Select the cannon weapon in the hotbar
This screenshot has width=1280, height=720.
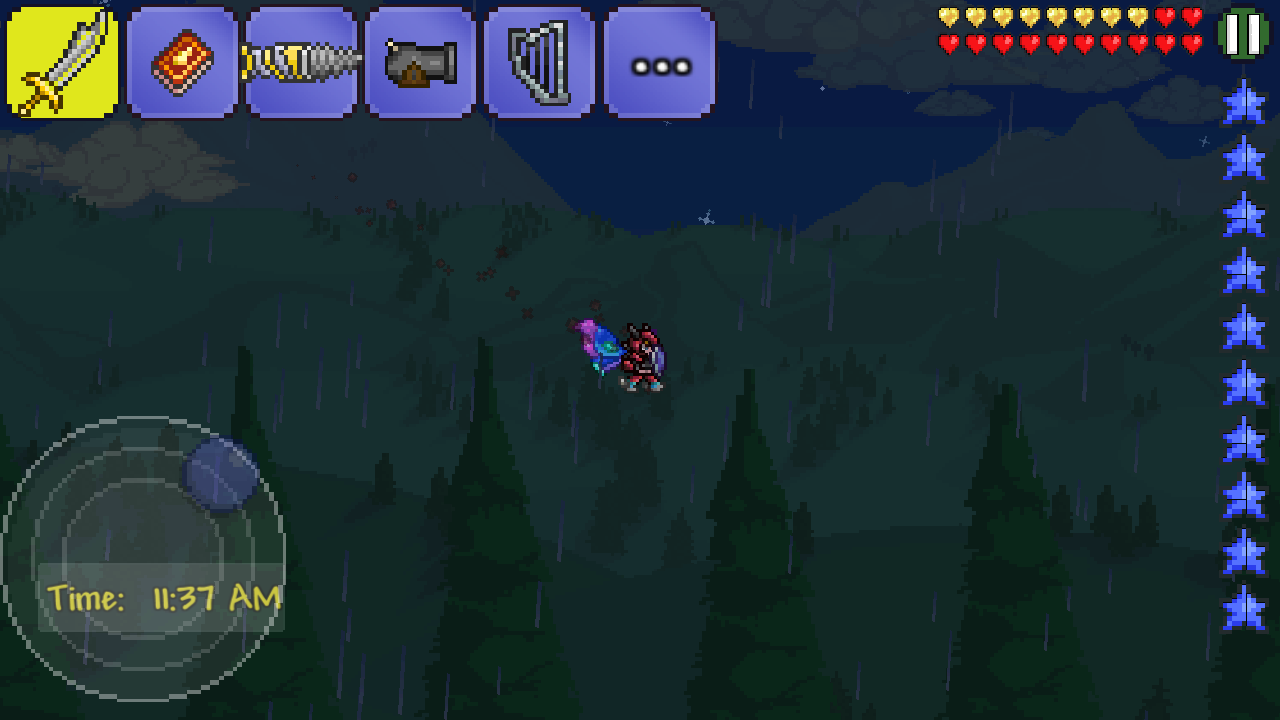tap(419, 60)
